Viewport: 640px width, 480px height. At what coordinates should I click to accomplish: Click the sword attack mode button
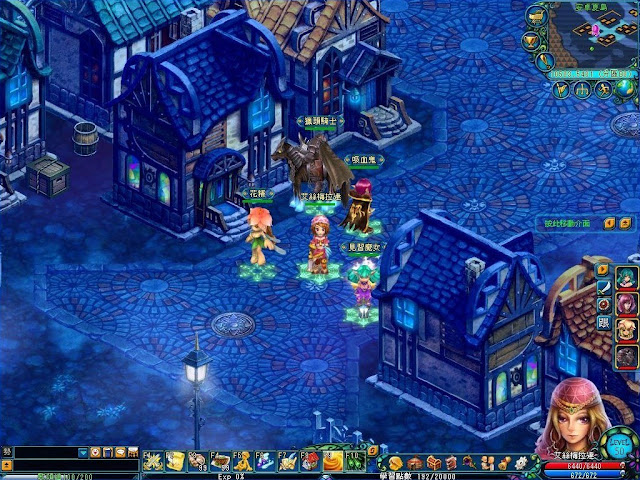[x=603, y=287]
